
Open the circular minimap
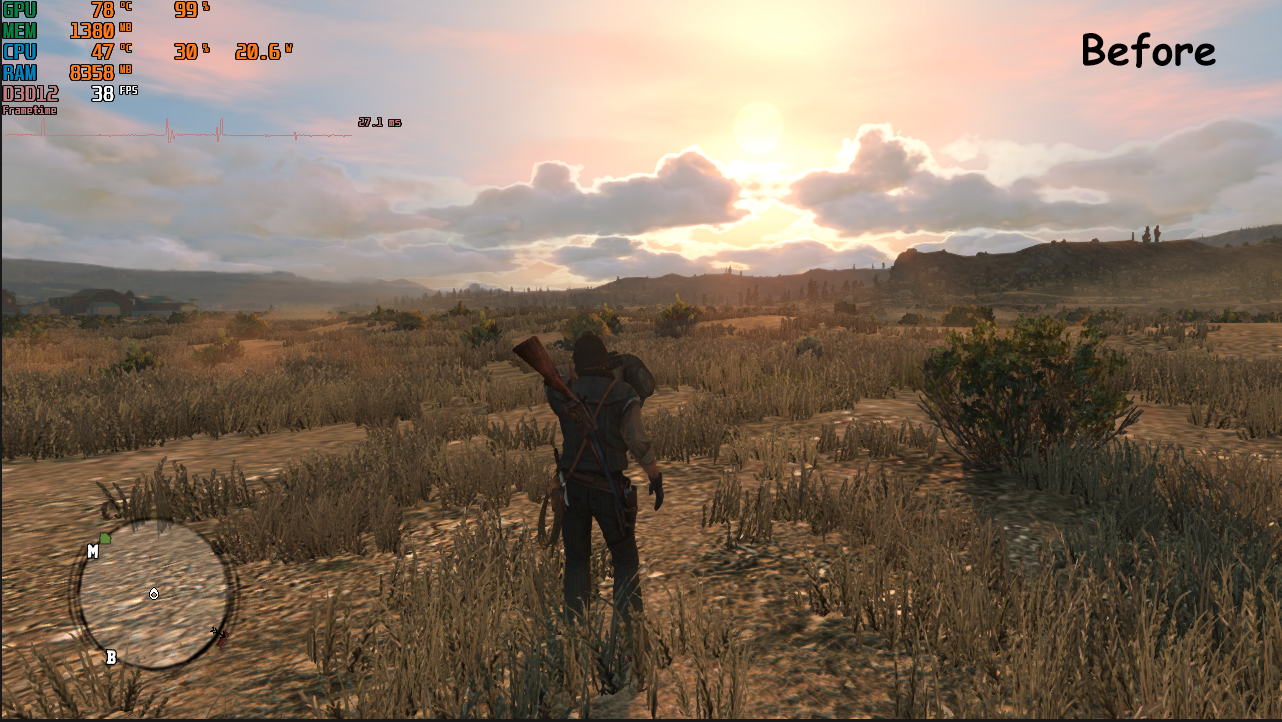pyautogui.click(x=153, y=594)
